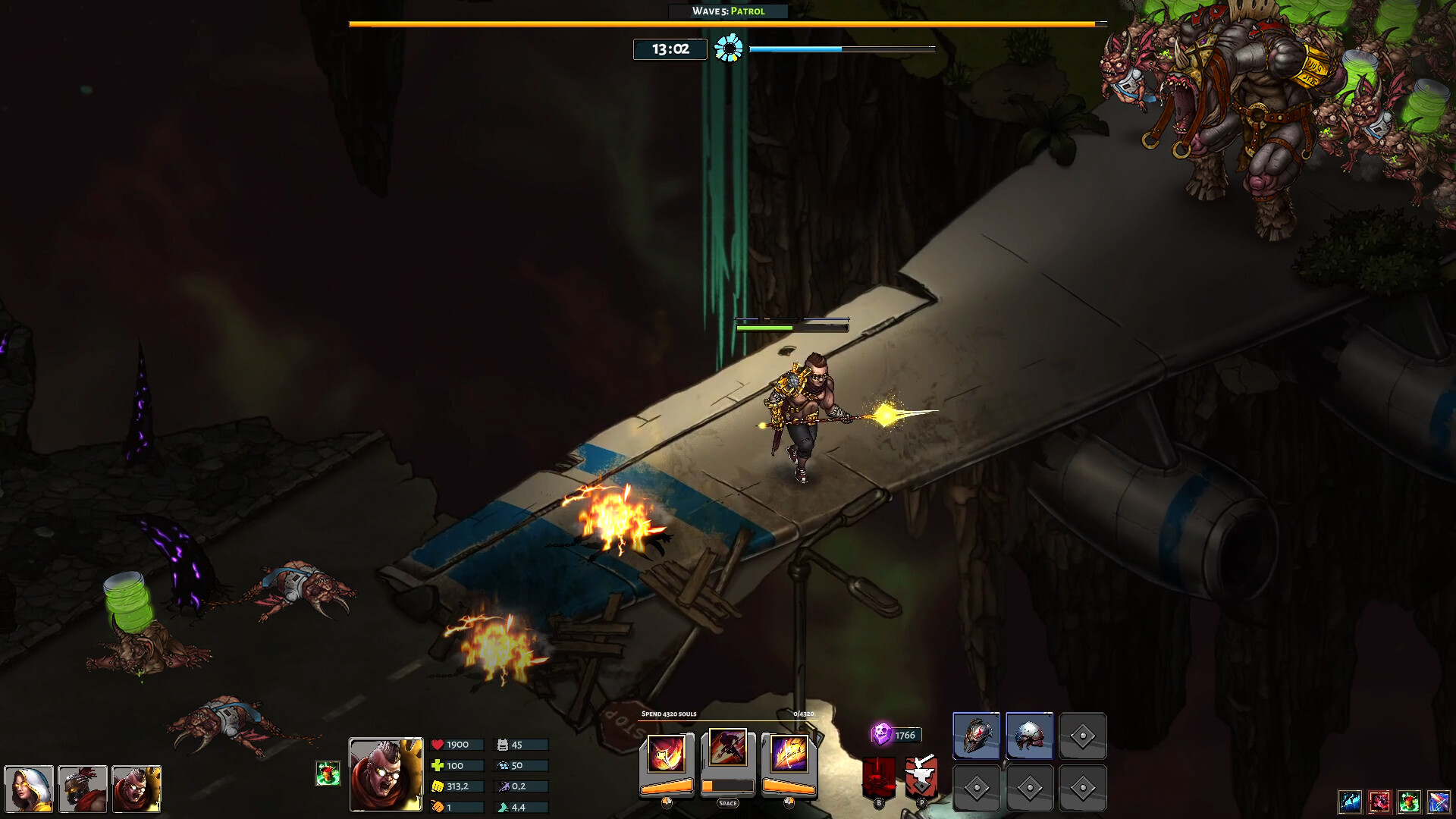The width and height of the screenshot is (1456, 819).
Task: Click the blue ice shard skill icon
Action: pyautogui.click(x=1350, y=801)
